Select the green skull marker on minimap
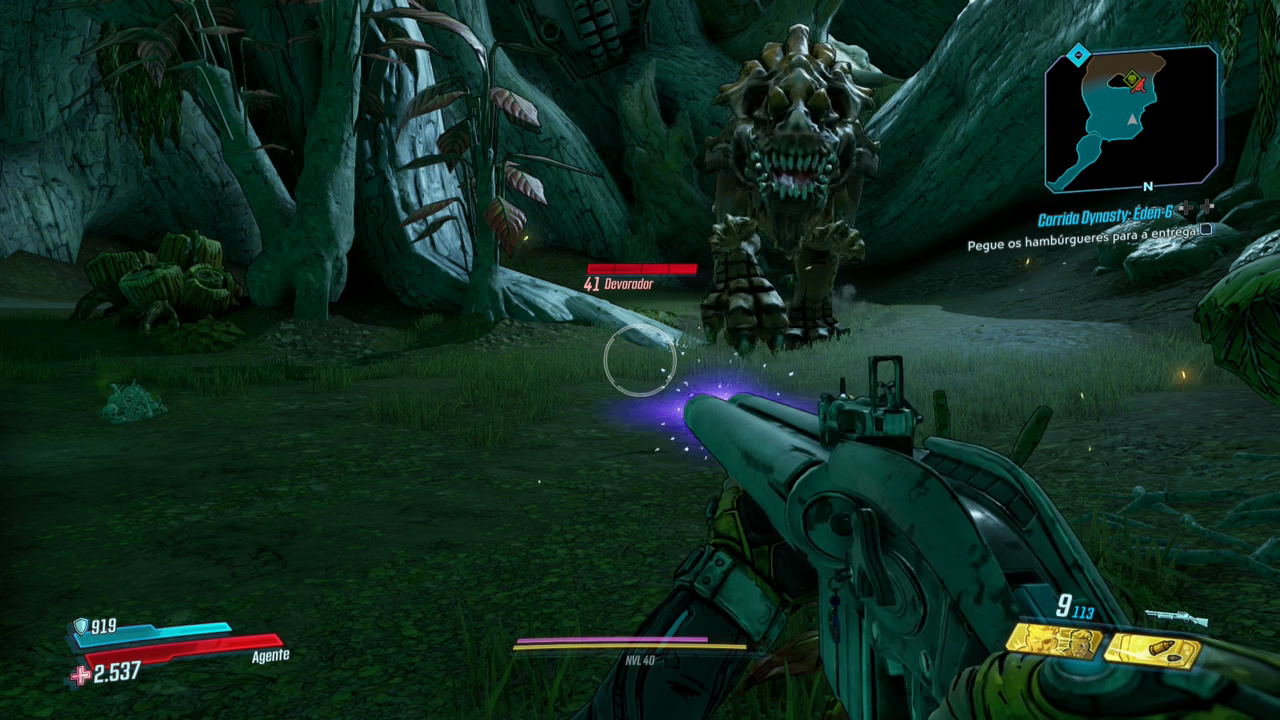 [1131, 79]
